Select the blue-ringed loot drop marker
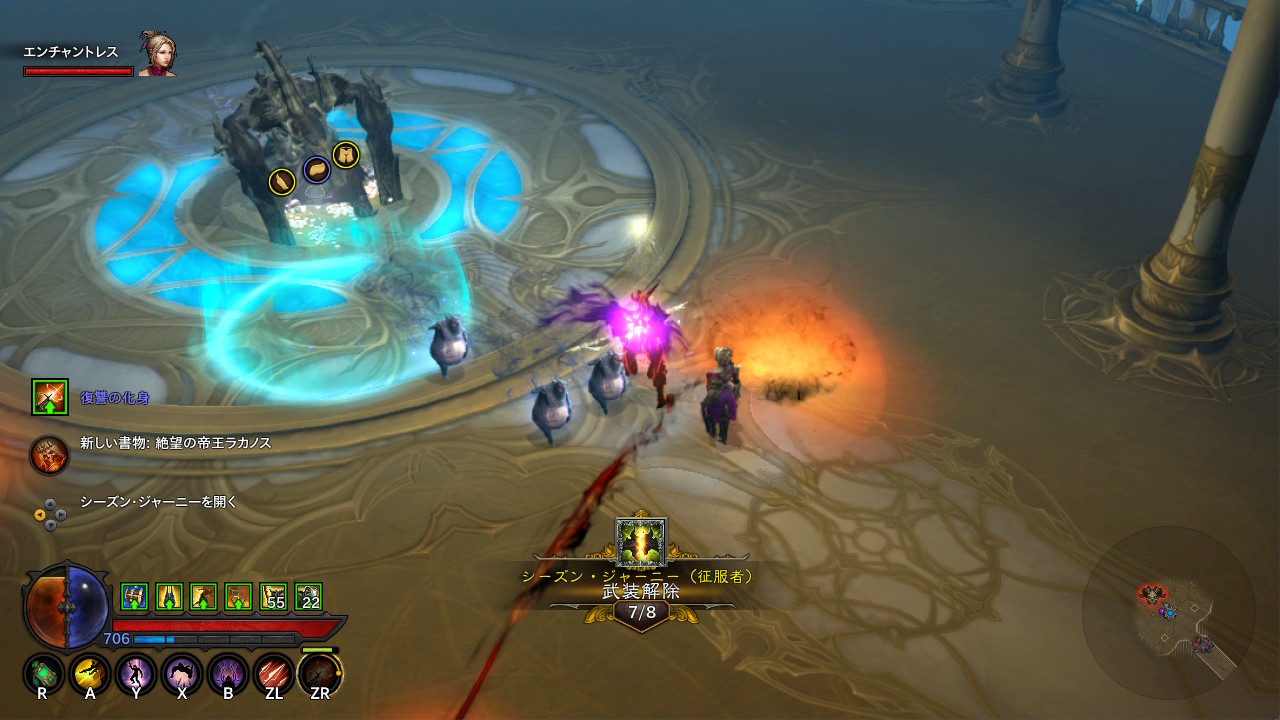This screenshot has height=720, width=1280. [x=316, y=170]
